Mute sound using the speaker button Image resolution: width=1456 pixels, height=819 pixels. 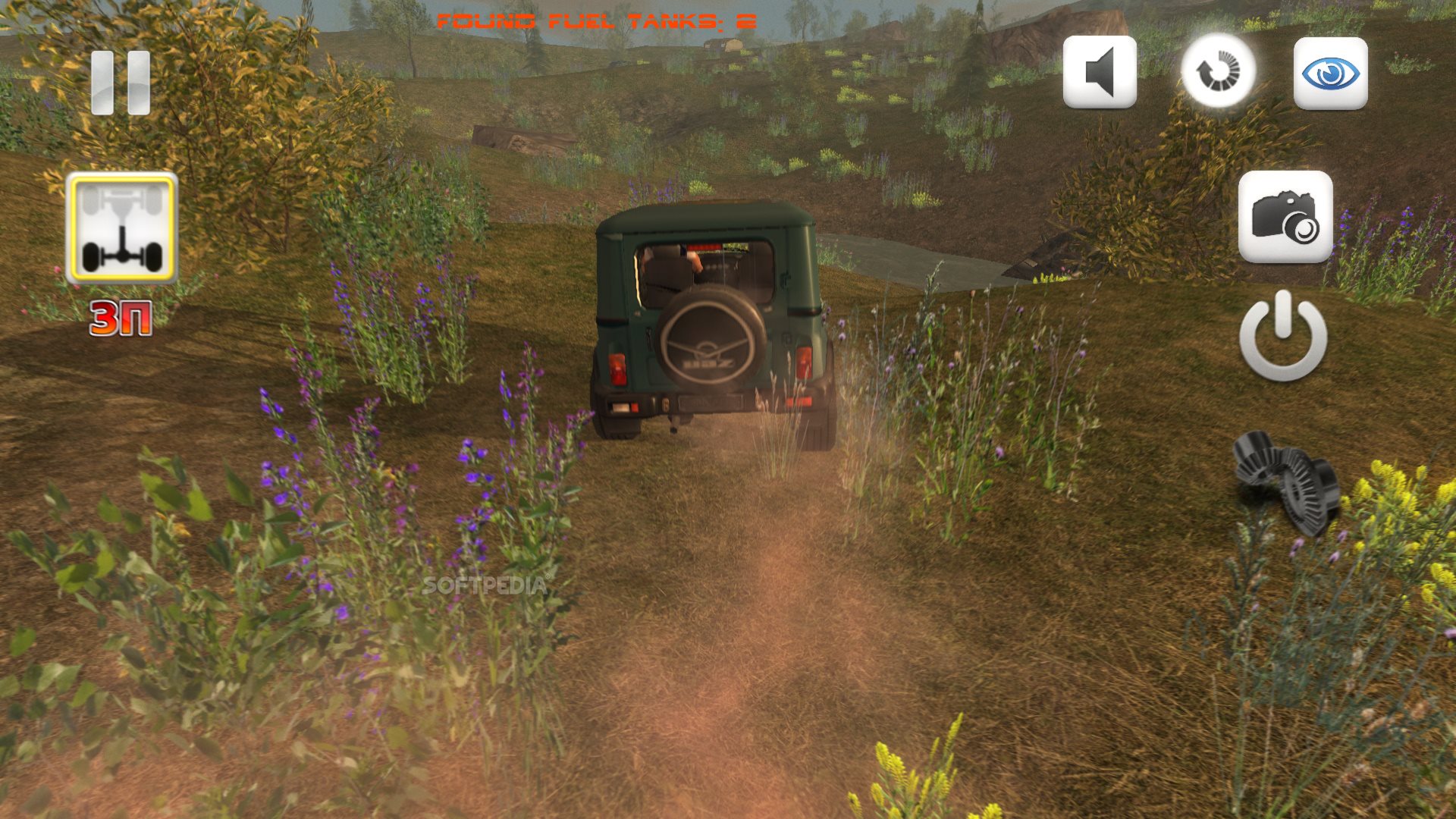click(1100, 72)
